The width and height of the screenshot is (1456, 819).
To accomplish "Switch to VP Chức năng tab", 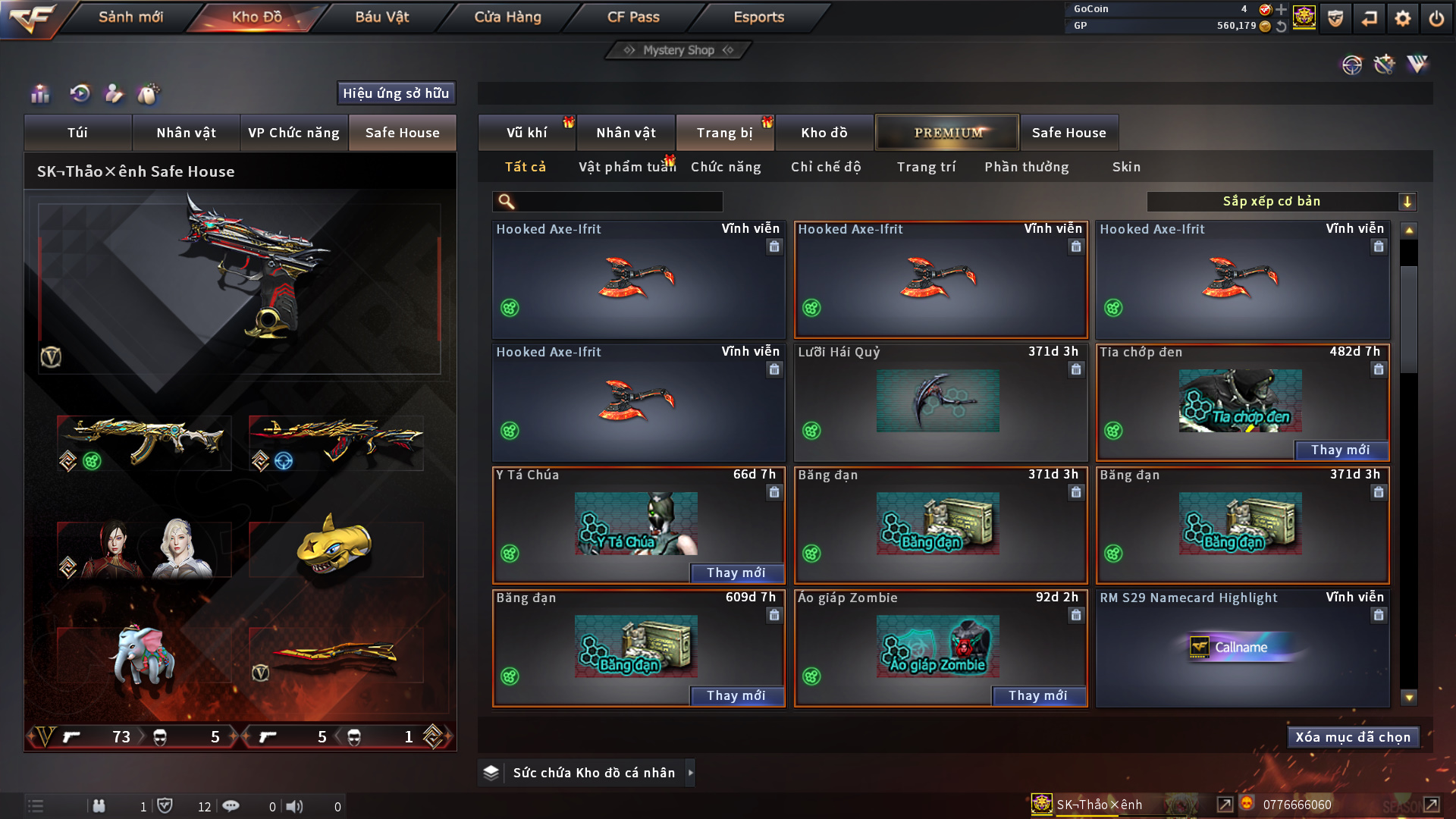I will [x=293, y=133].
